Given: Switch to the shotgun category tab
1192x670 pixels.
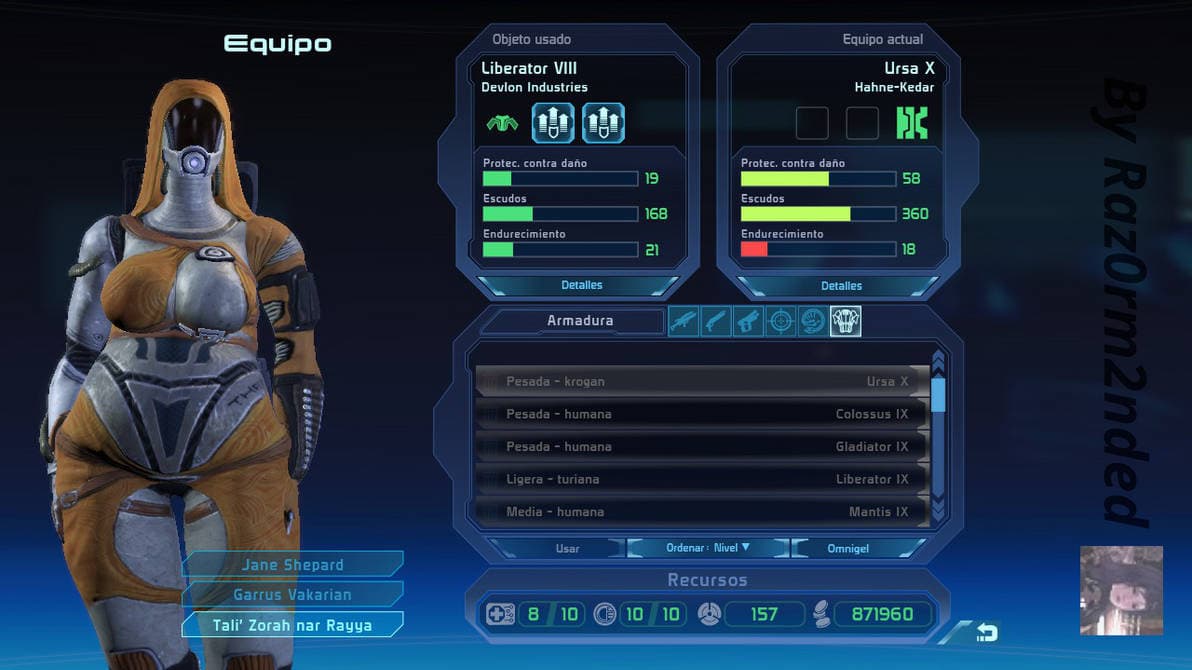Looking at the screenshot, I should [x=715, y=321].
